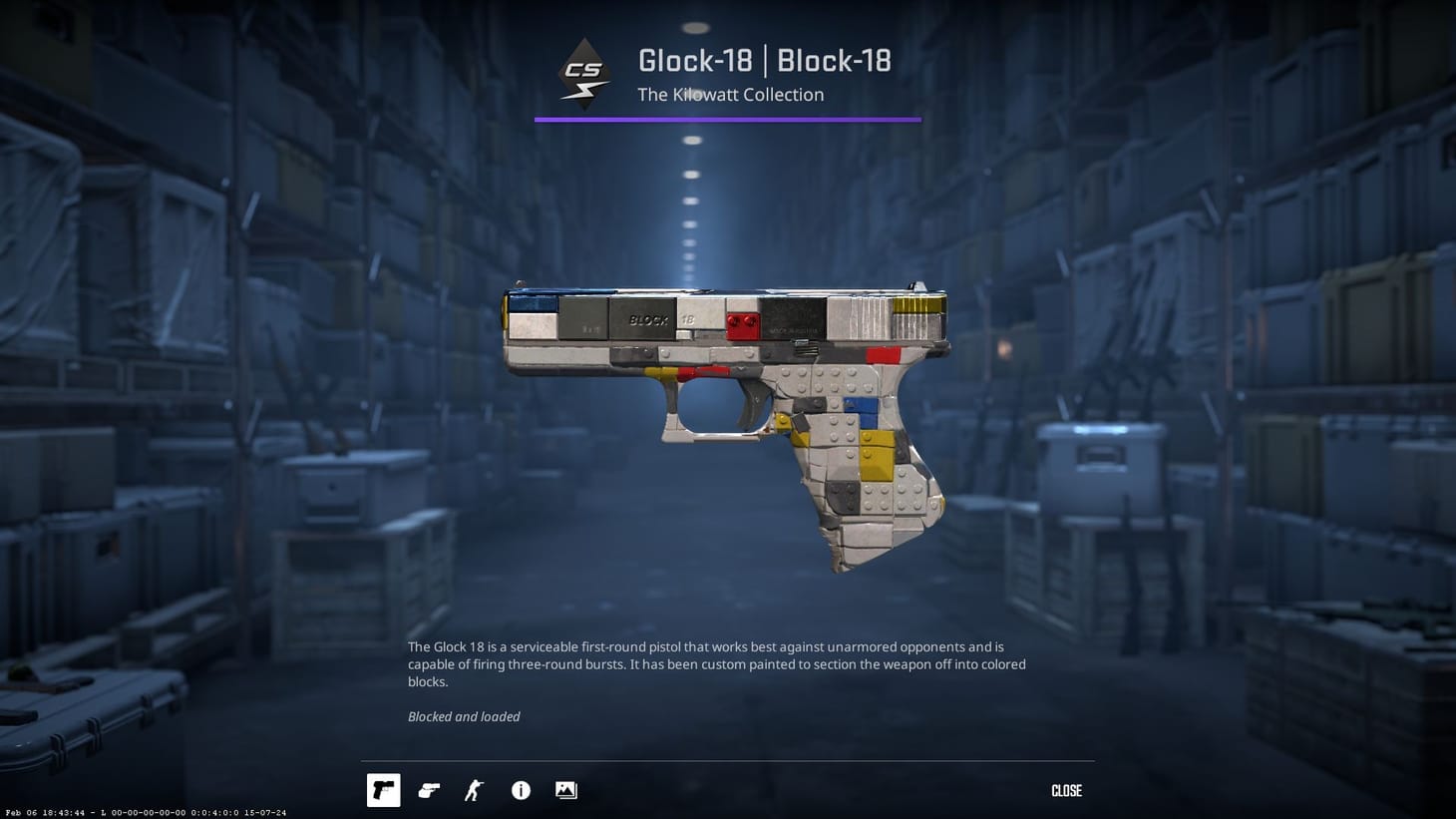Expand the Glock-18 Block-18 title header
Image resolution: width=1456 pixels, height=819 pixels.
pos(766,60)
